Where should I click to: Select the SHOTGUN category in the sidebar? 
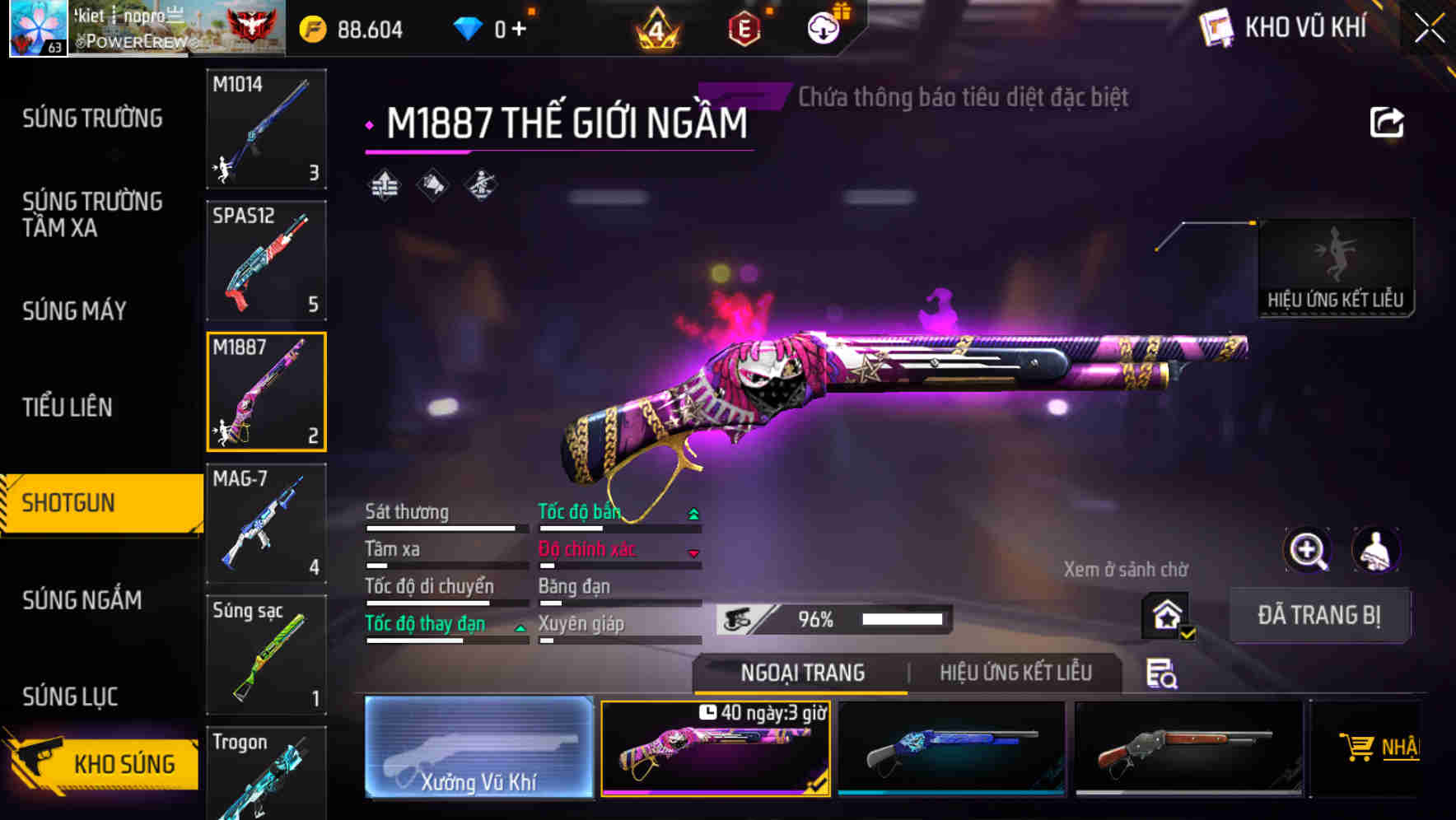pyautogui.click(x=74, y=503)
